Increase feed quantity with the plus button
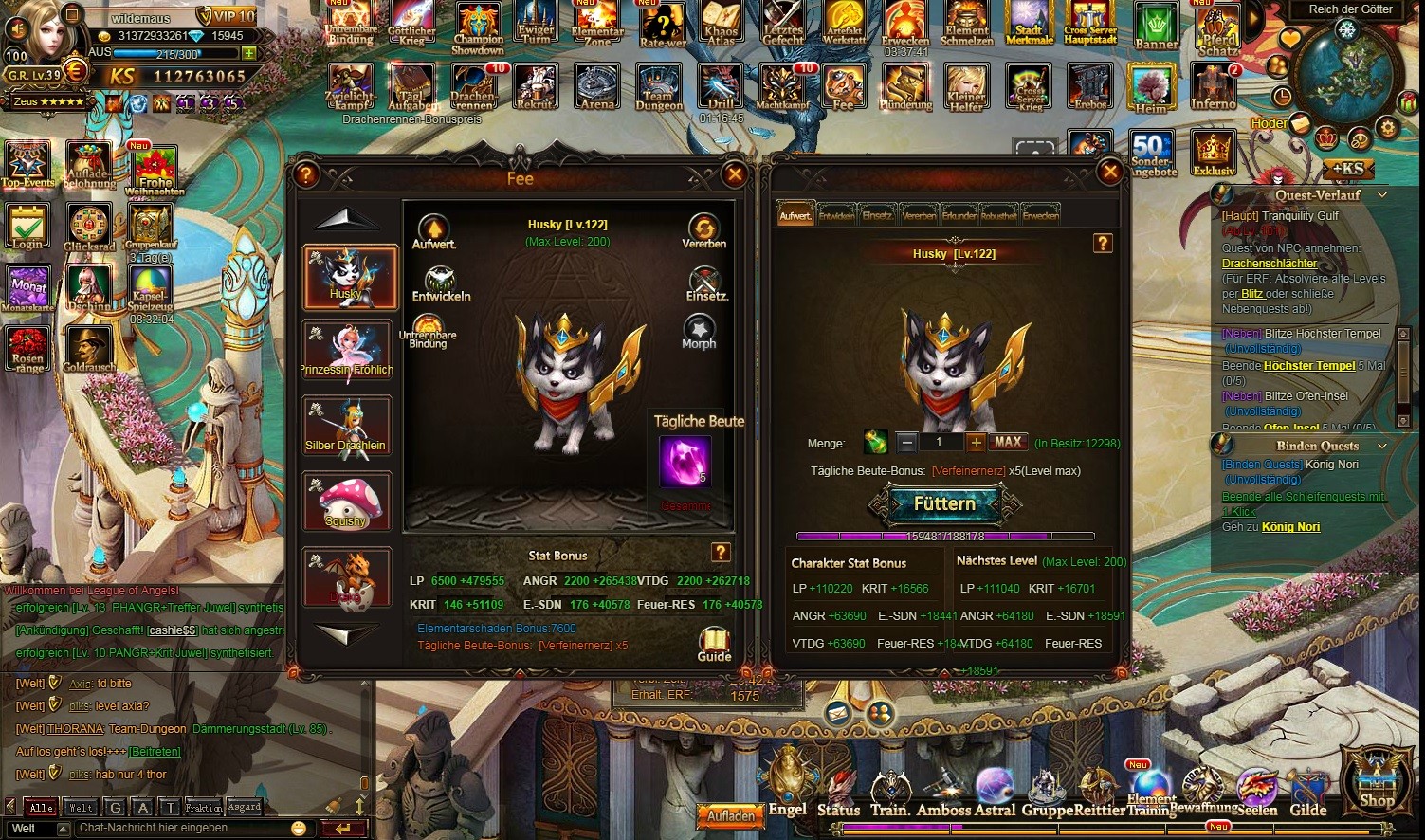The image size is (1425, 840). tap(976, 443)
